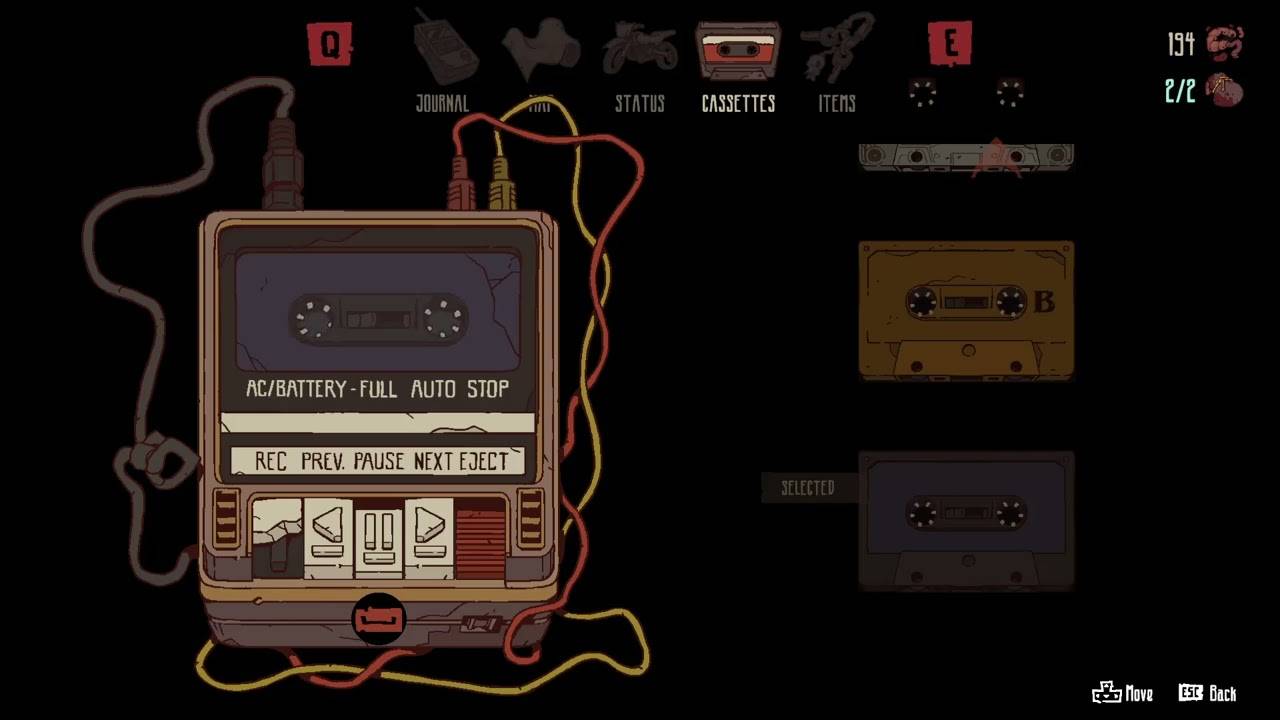1280x720 pixels.
Task: Switch to the Status motorcycle tab
Action: (639, 62)
